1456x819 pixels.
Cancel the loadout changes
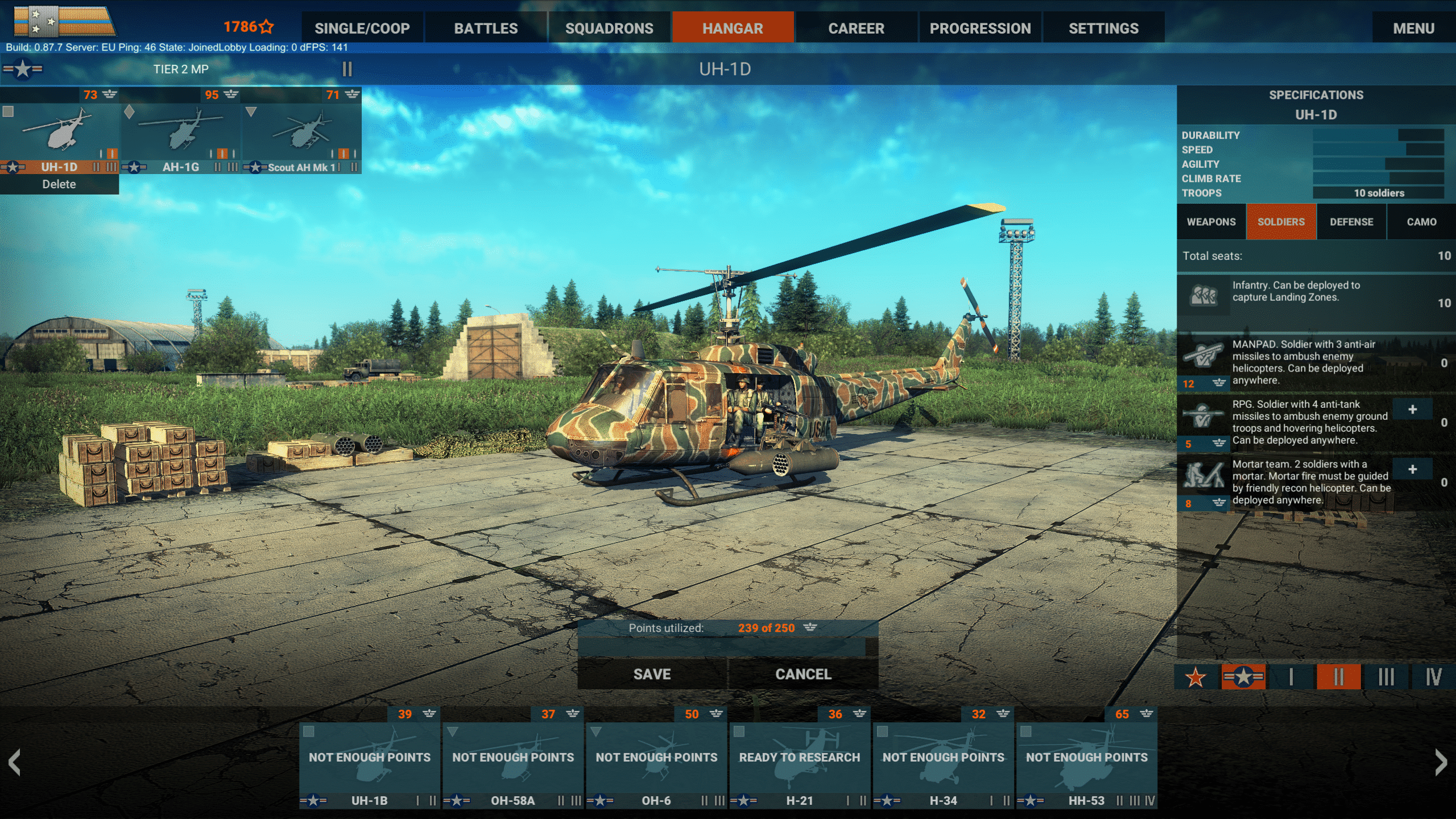click(x=803, y=674)
